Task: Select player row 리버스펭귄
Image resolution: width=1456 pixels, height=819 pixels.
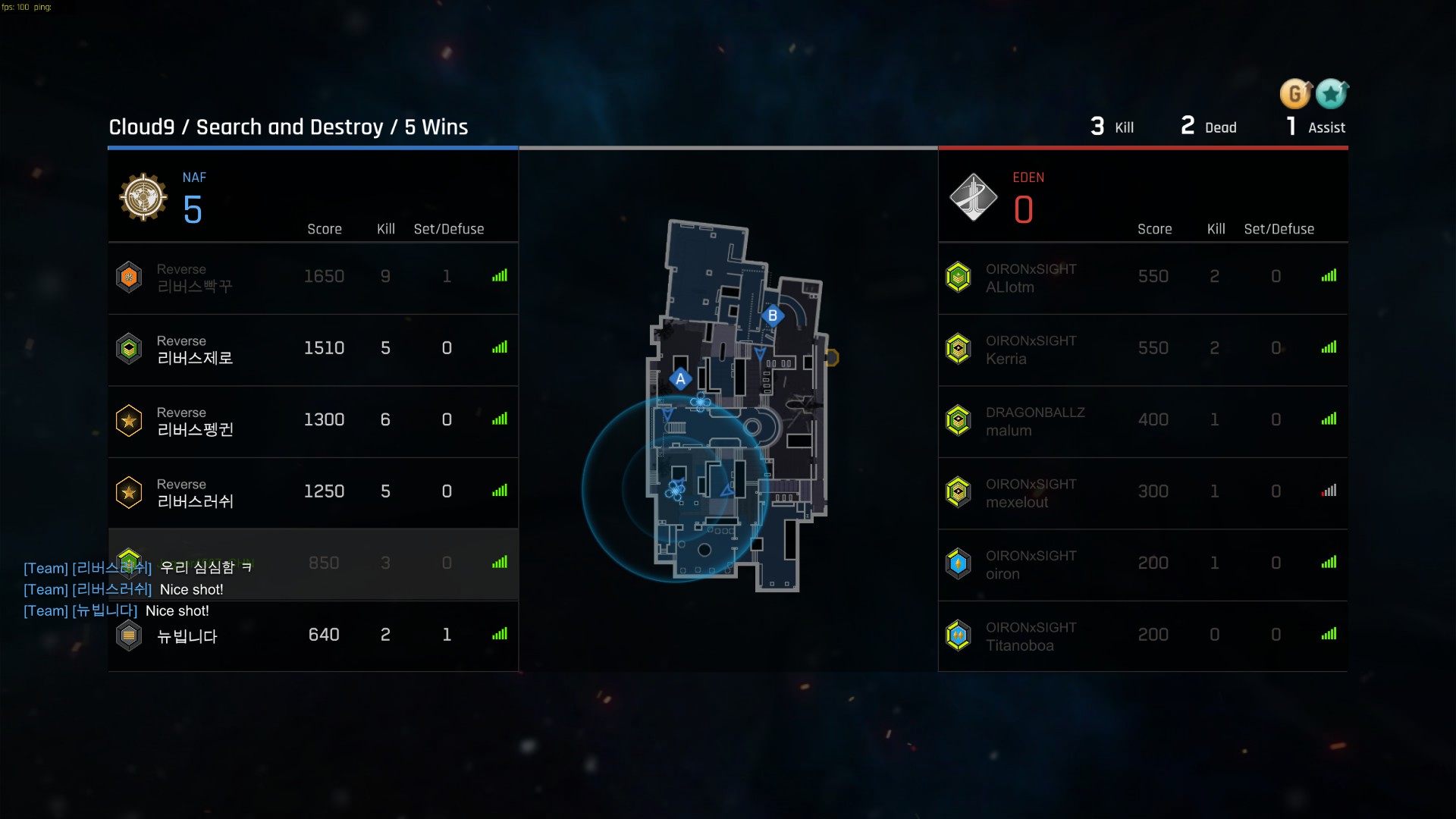Action: pos(312,421)
